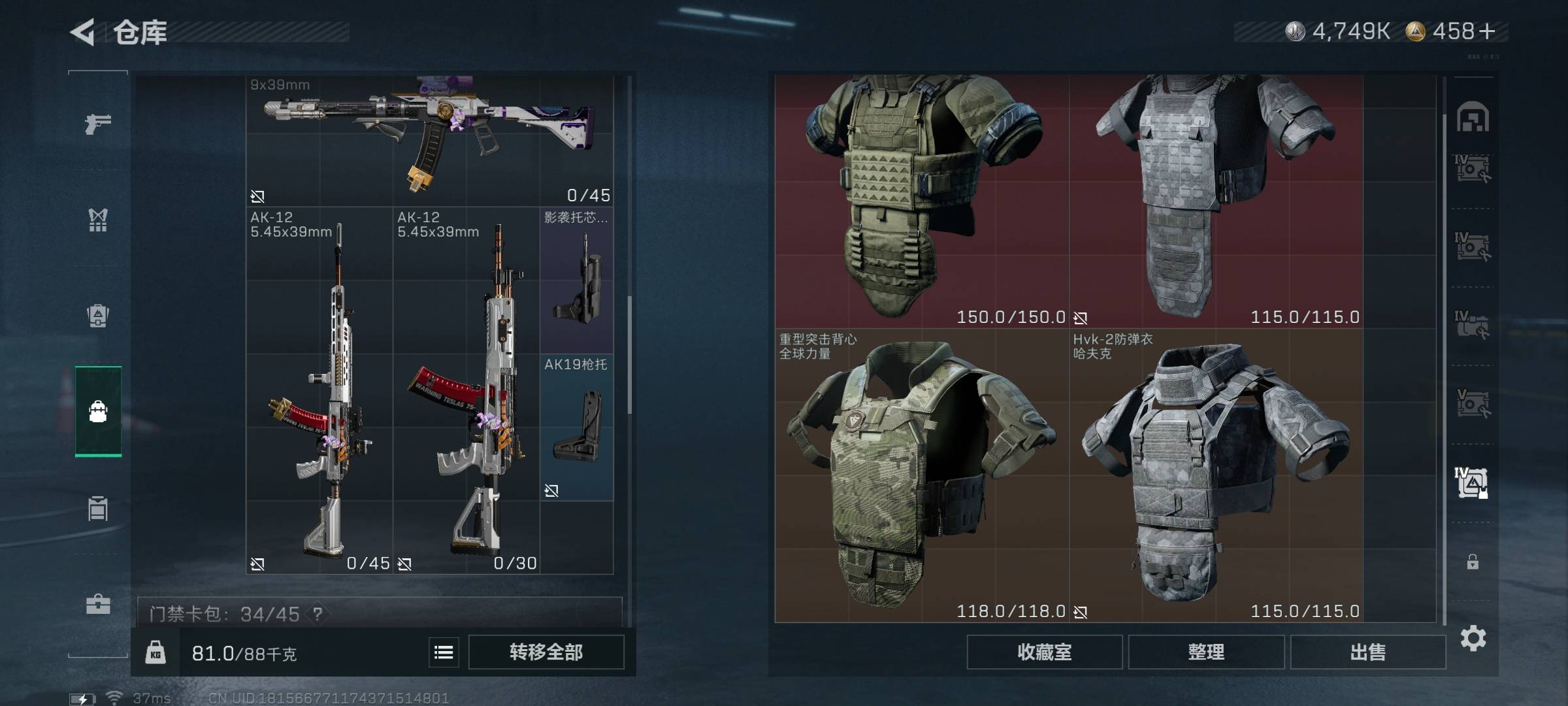
Task: Toggle the list view icon
Action: coord(444,652)
